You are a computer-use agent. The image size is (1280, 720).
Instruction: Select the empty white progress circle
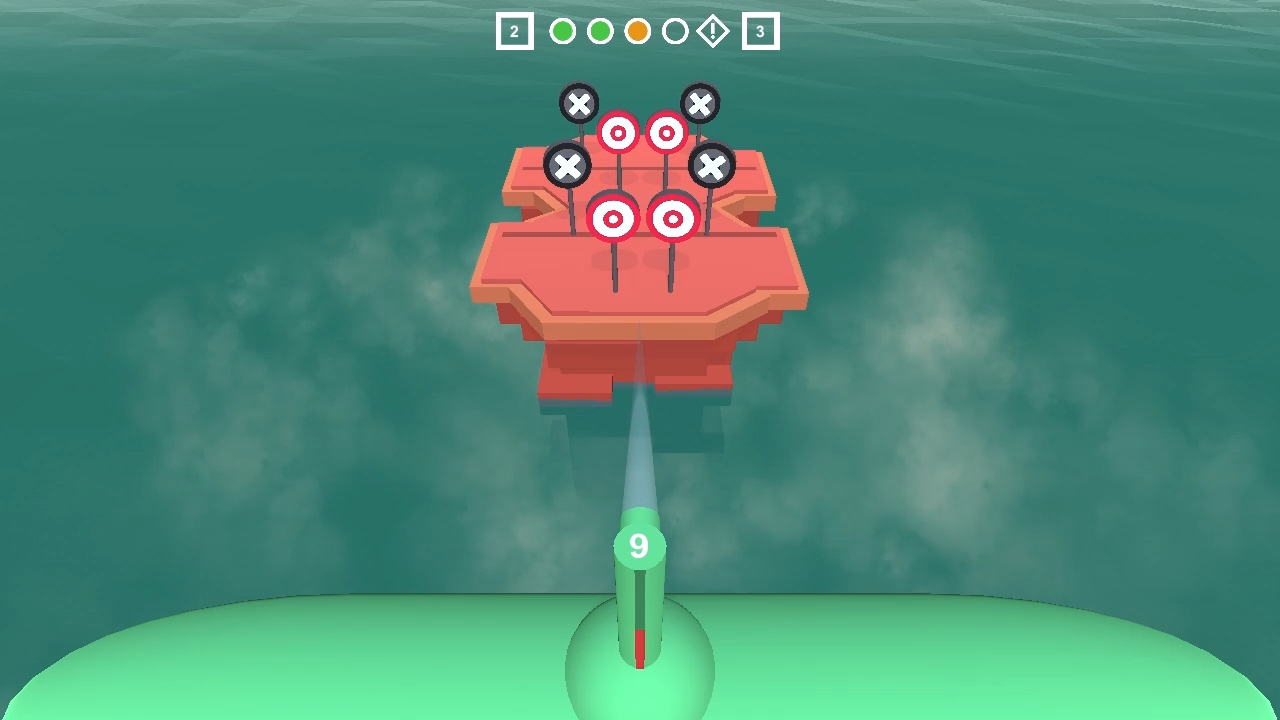pyautogui.click(x=676, y=31)
